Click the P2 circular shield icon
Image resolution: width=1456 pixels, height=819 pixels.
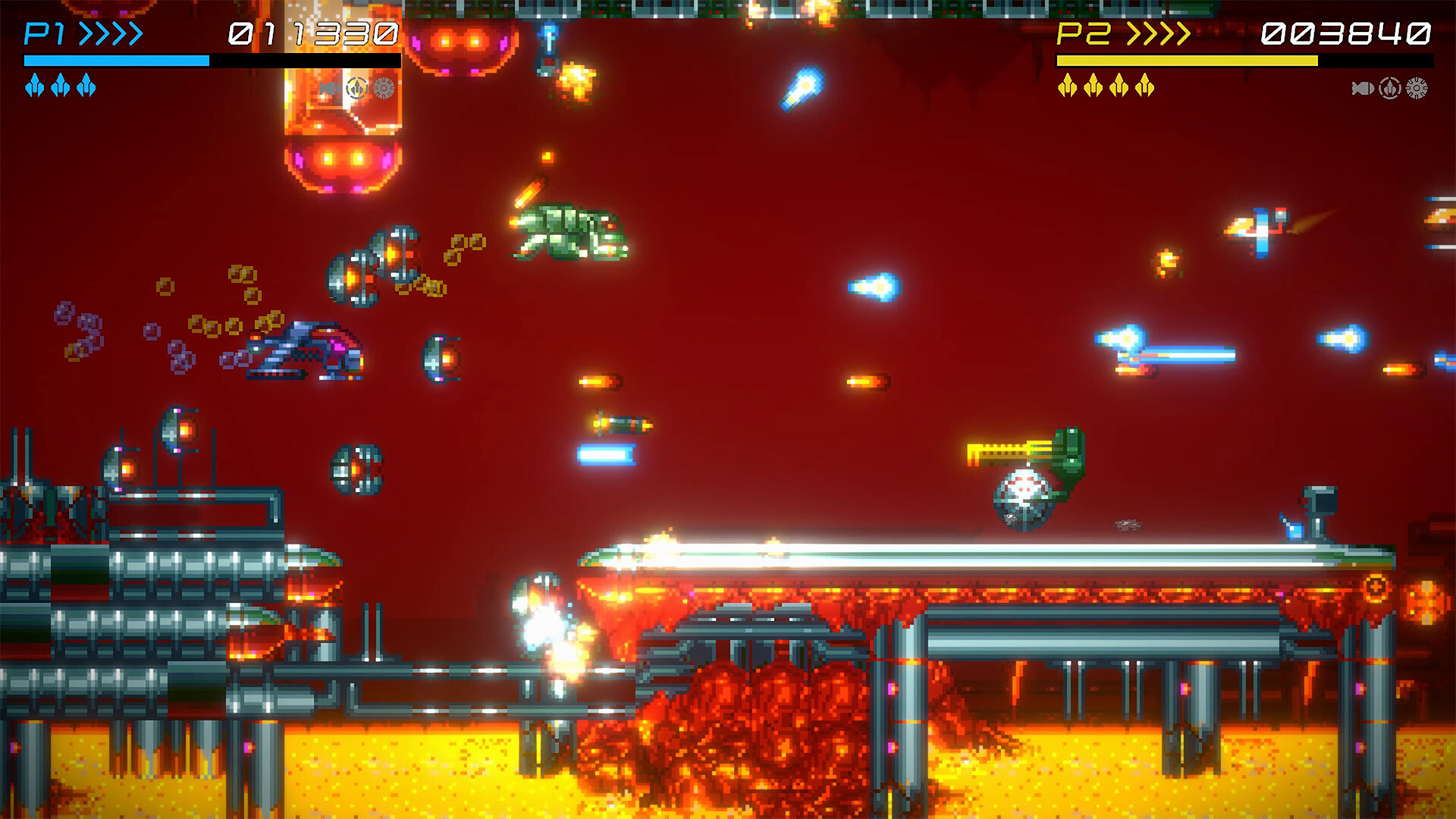point(1389,88)
